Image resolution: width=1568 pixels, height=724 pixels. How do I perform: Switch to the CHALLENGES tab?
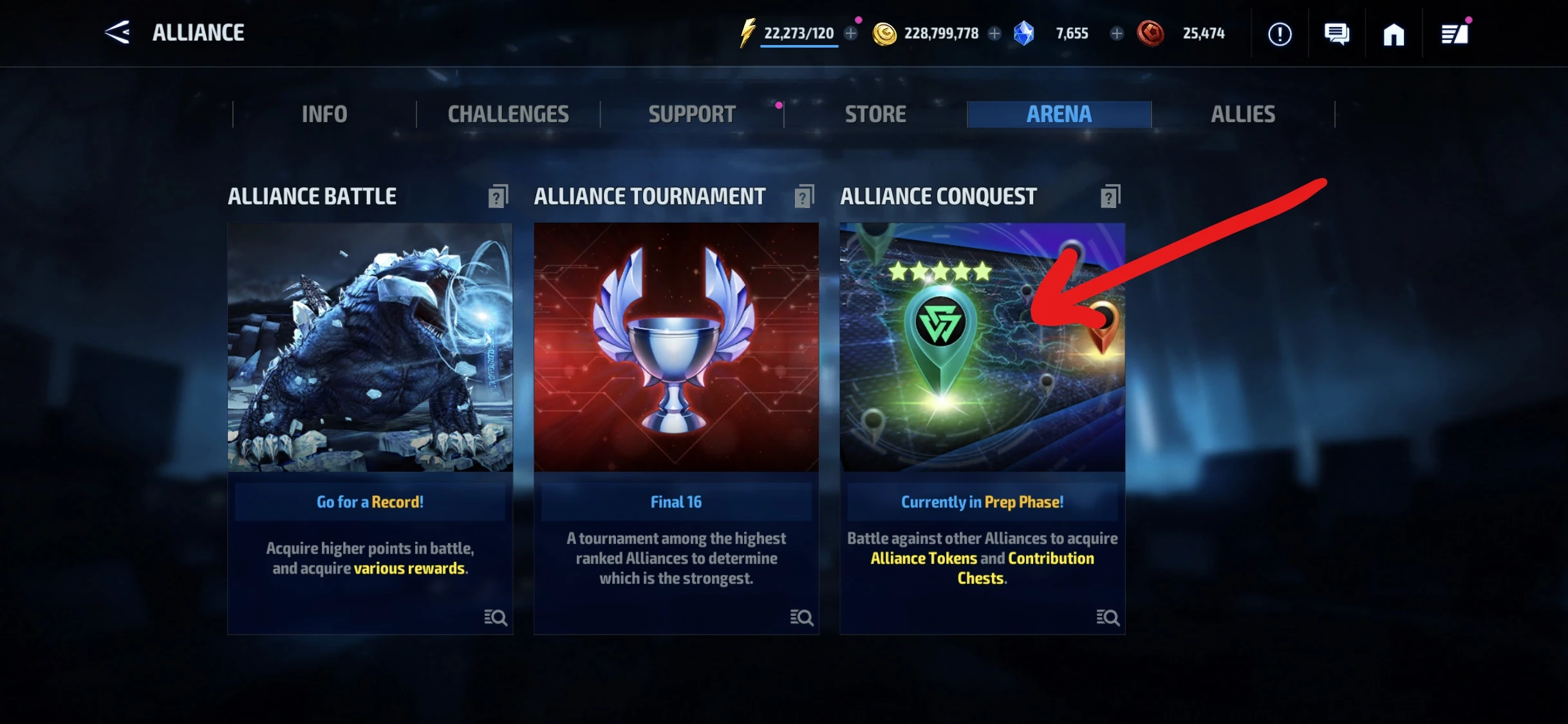pyautogui.click(x=508, y=114)
